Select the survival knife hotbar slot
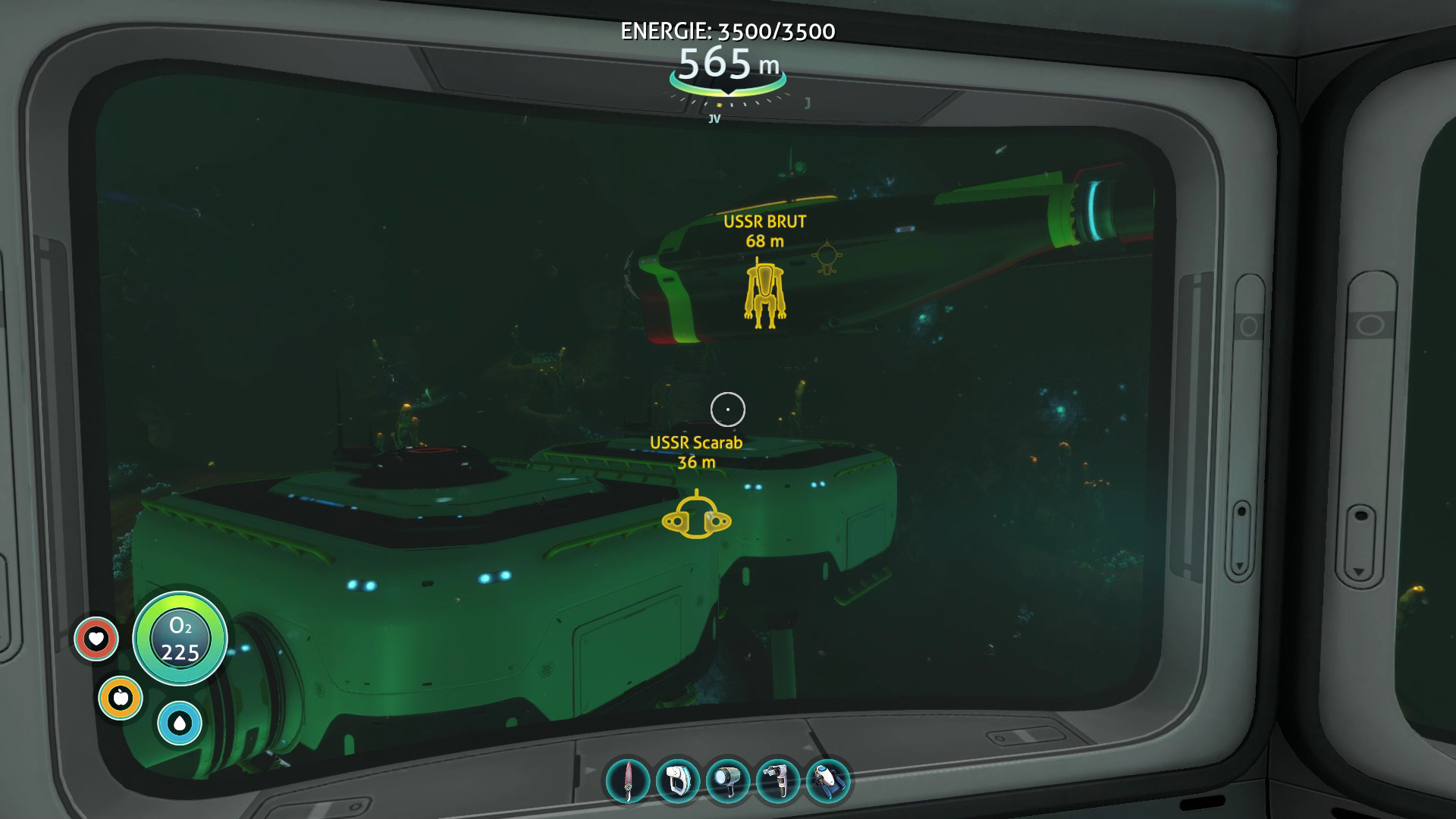Image resolution: width=1456 pixels, height=819 pixels. point(628,781)
